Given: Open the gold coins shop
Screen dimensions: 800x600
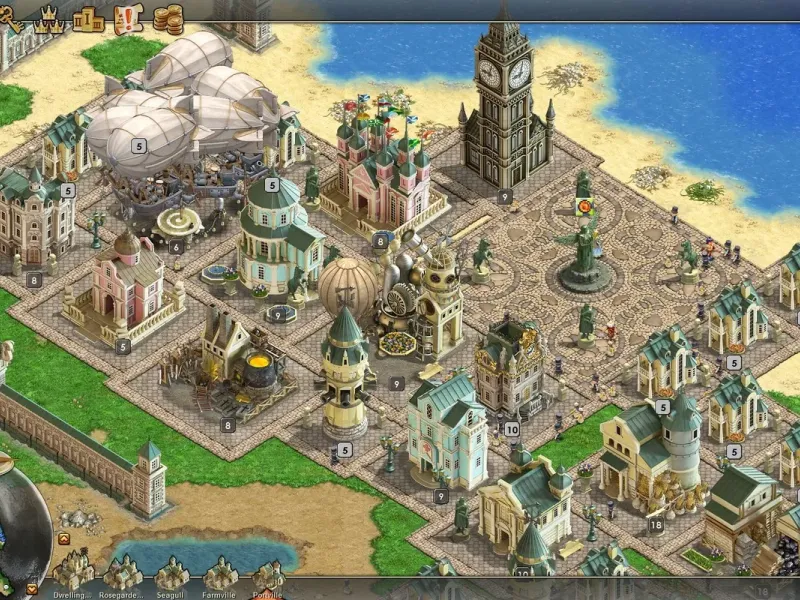Looking at the screenshot, I should pyautogui.click(x=168, y=18).
